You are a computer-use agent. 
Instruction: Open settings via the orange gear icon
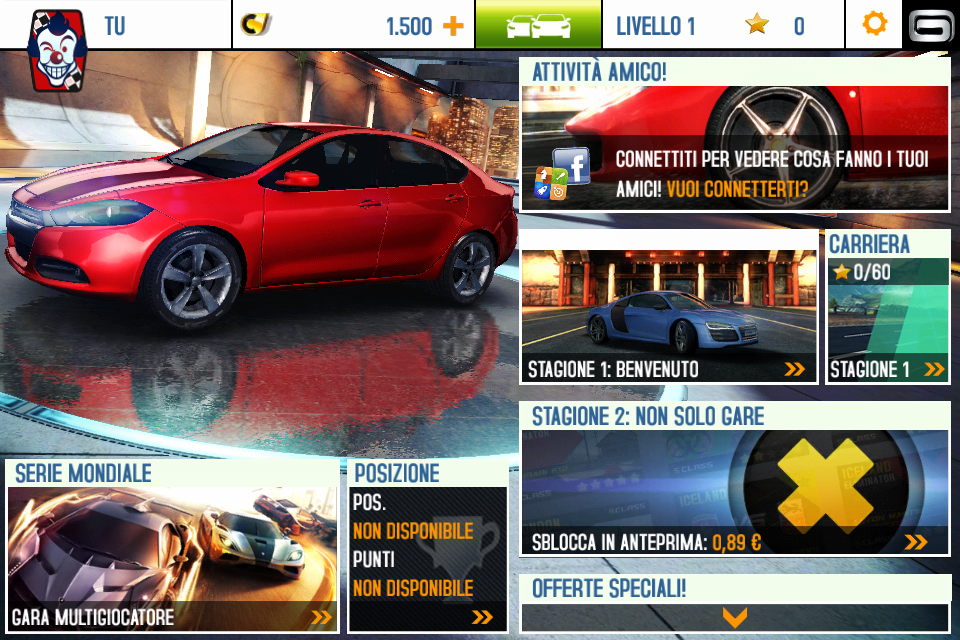click(x=874, y=24)
